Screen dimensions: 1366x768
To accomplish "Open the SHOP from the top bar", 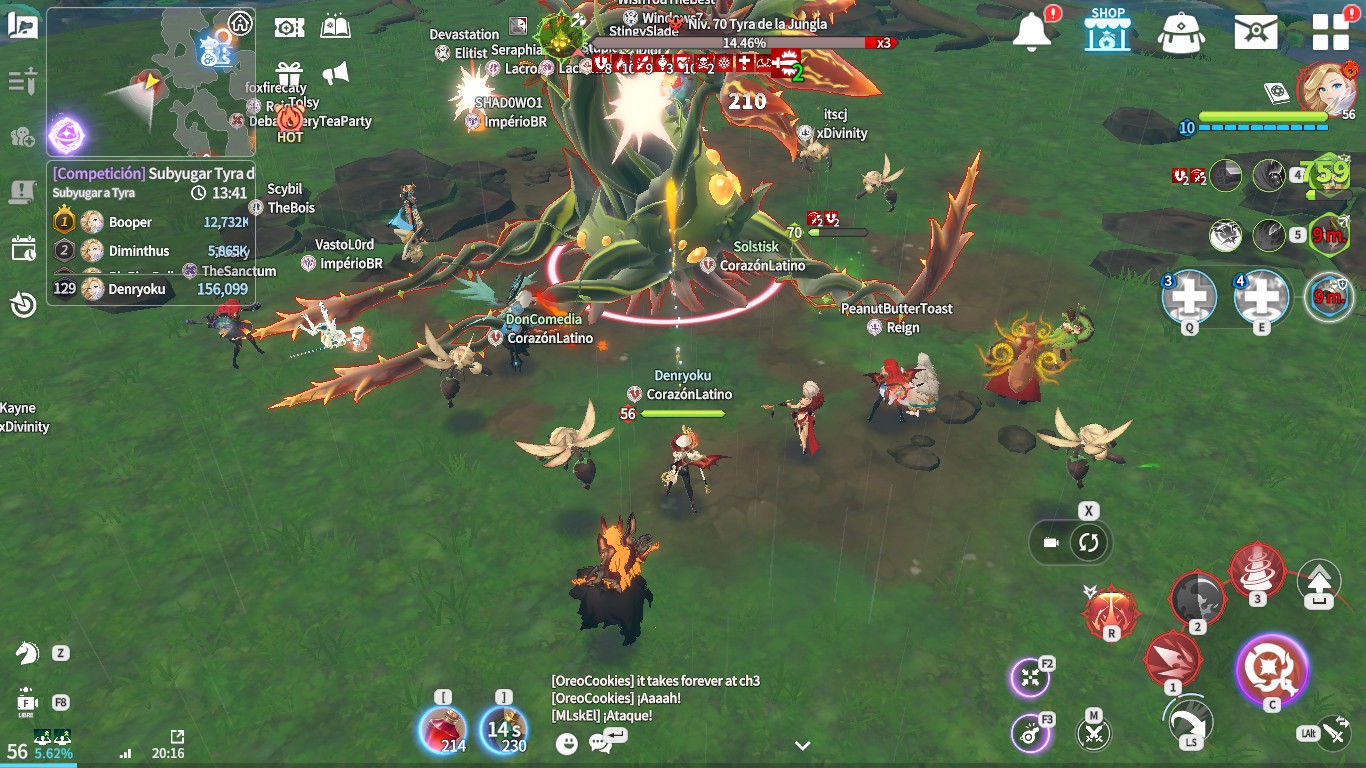I will pyautogui.click(x=1107, y=30).
